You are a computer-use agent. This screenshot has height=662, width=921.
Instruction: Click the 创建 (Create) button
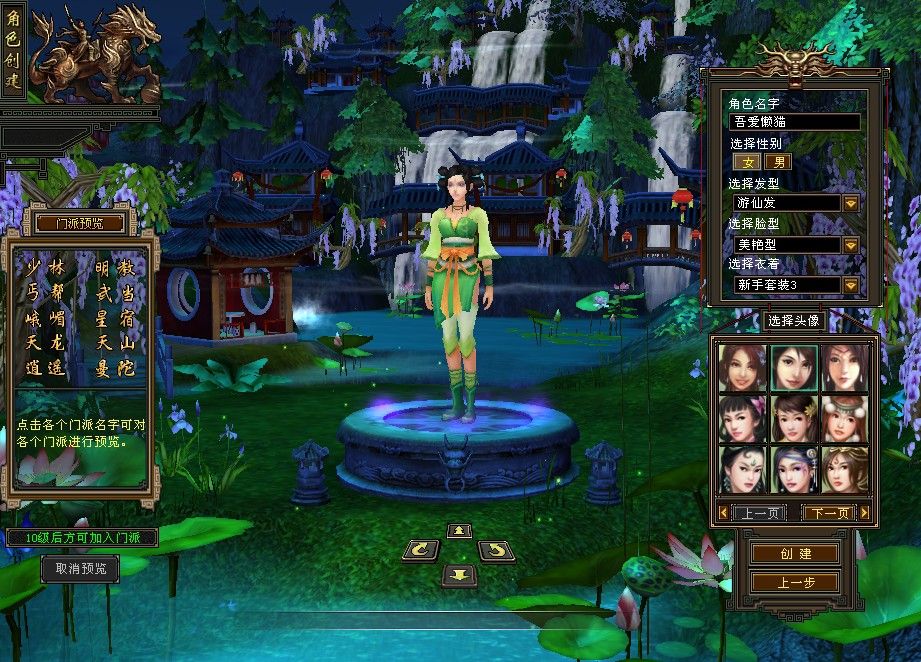click(795, 553)
